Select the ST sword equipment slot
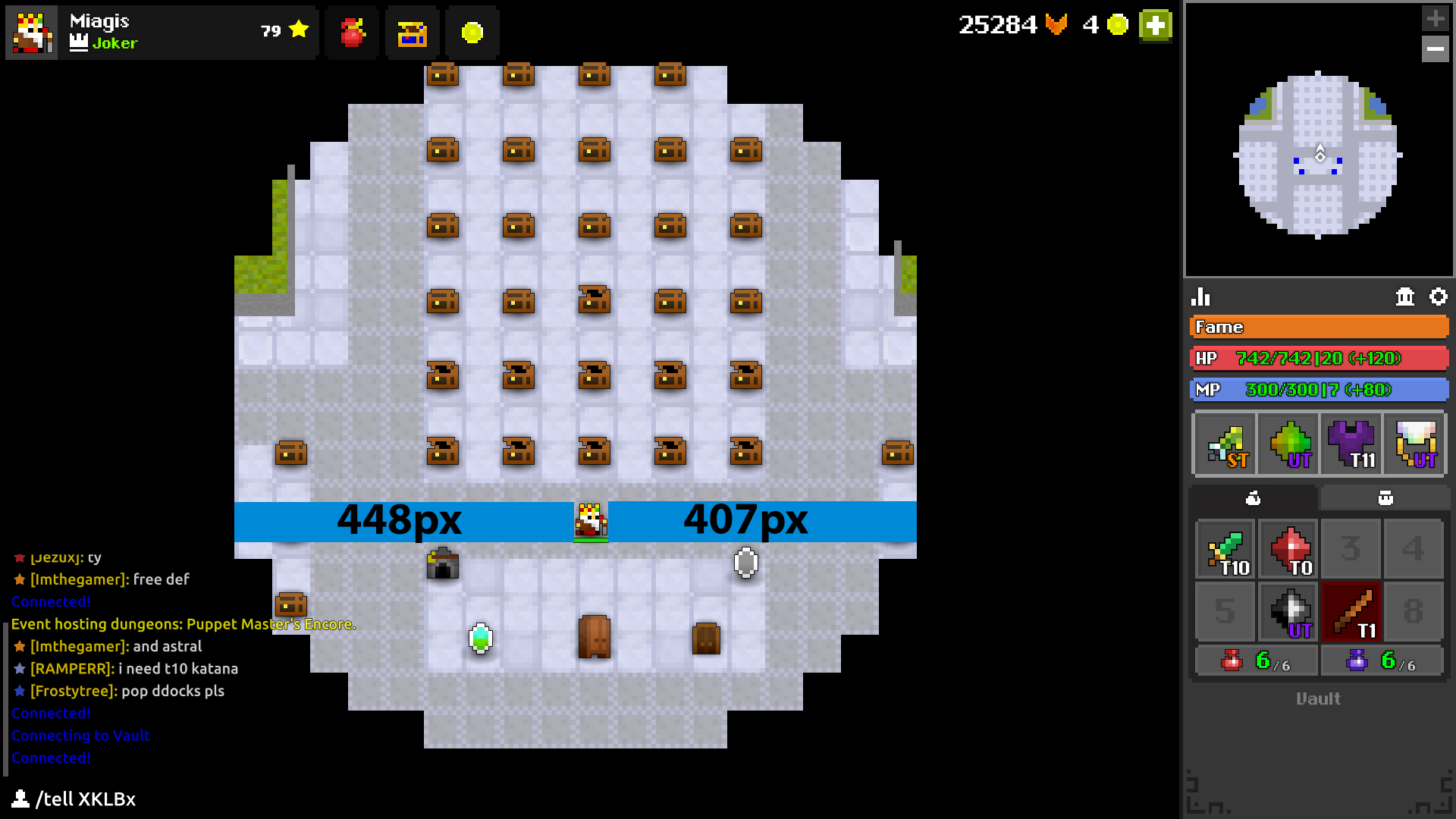 pyautogui.click(x=1224, y=444)
